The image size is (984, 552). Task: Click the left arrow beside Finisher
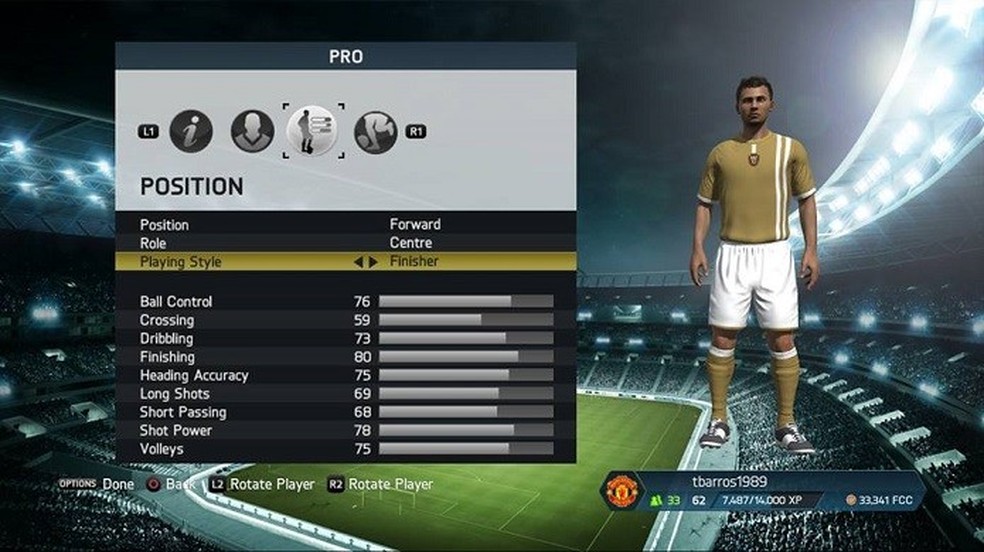point(359,262)
